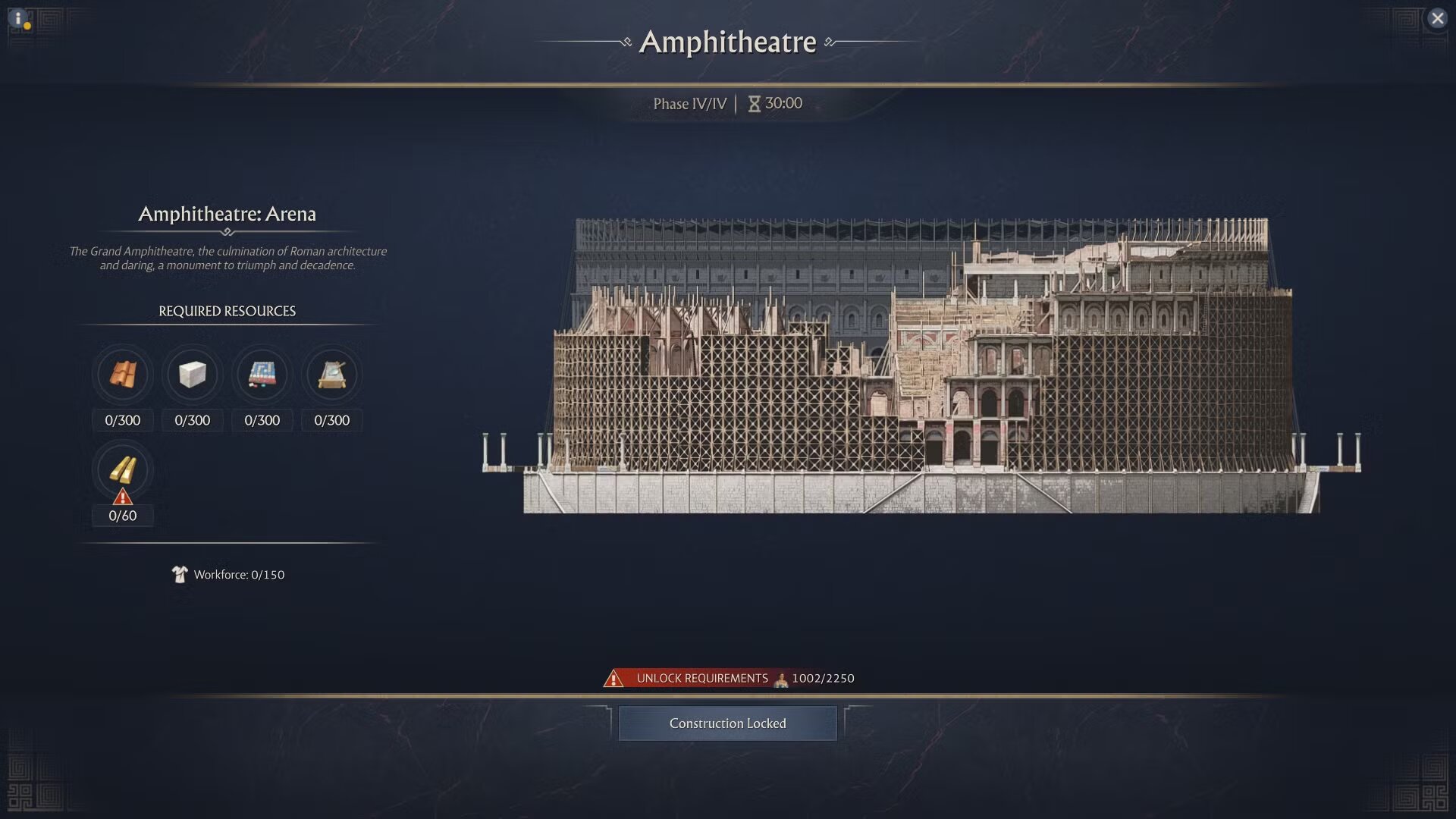Image resolution: width=1456 pixels, height=819 pixels.
Task: Select the roof tiles resource icon
Action: (x=122, y=375)
